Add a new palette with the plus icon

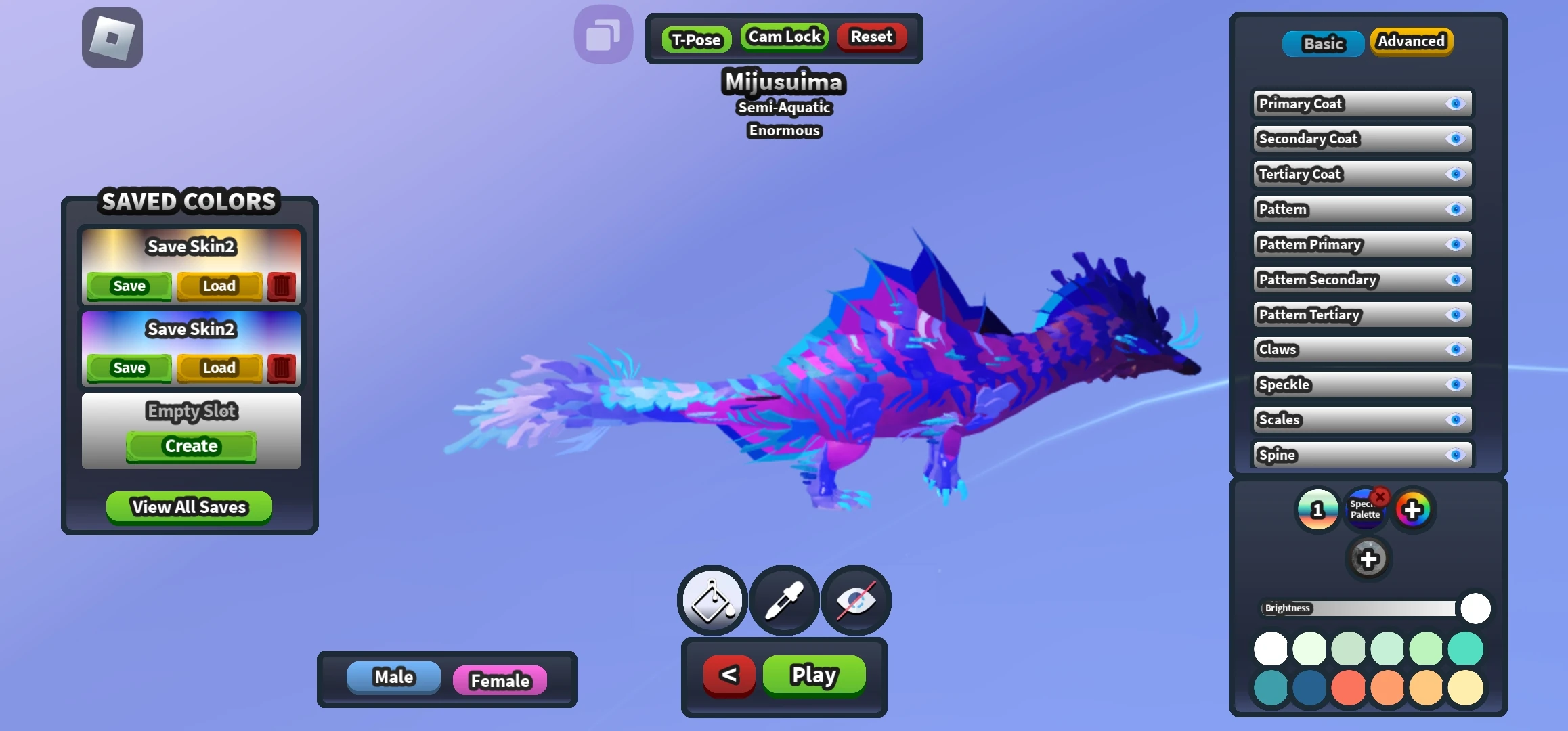(x=1369, y=559)
